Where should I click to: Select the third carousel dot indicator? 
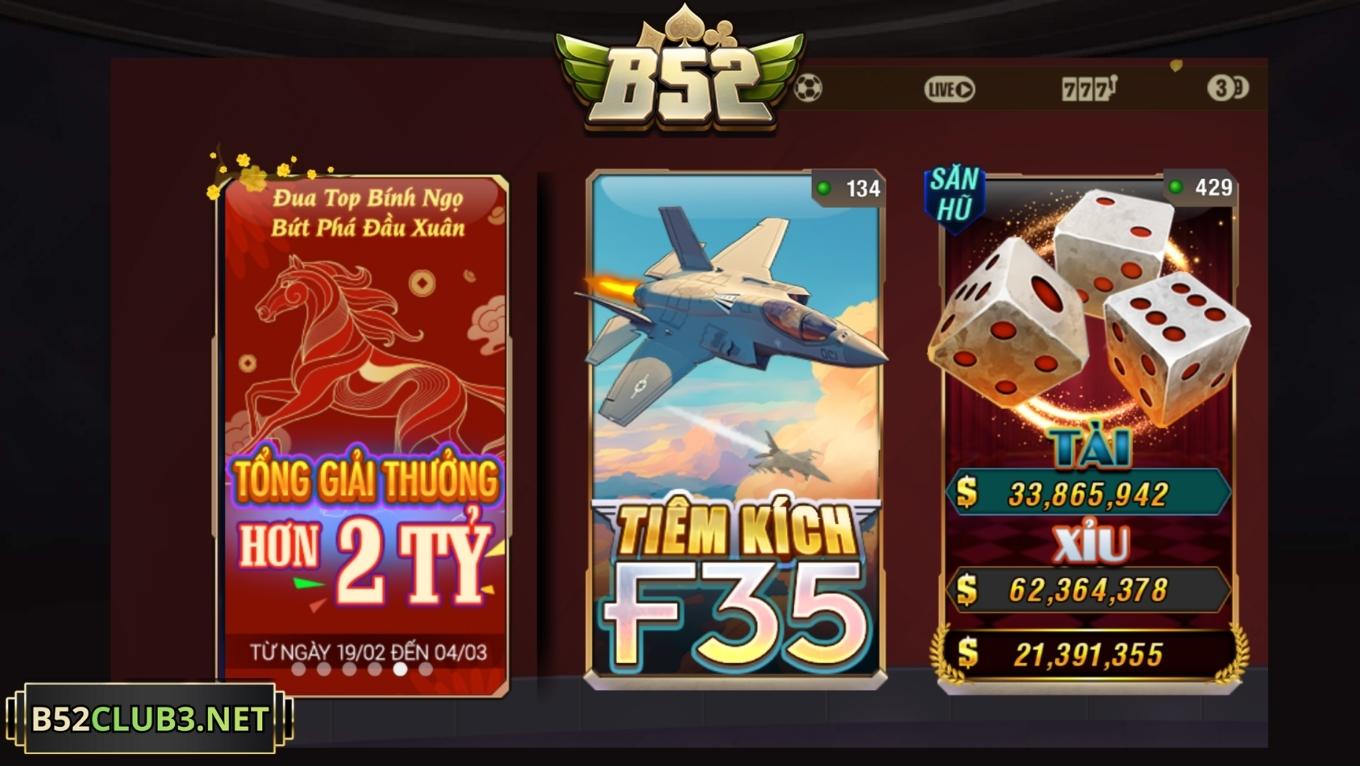click(x=348, y=671)
